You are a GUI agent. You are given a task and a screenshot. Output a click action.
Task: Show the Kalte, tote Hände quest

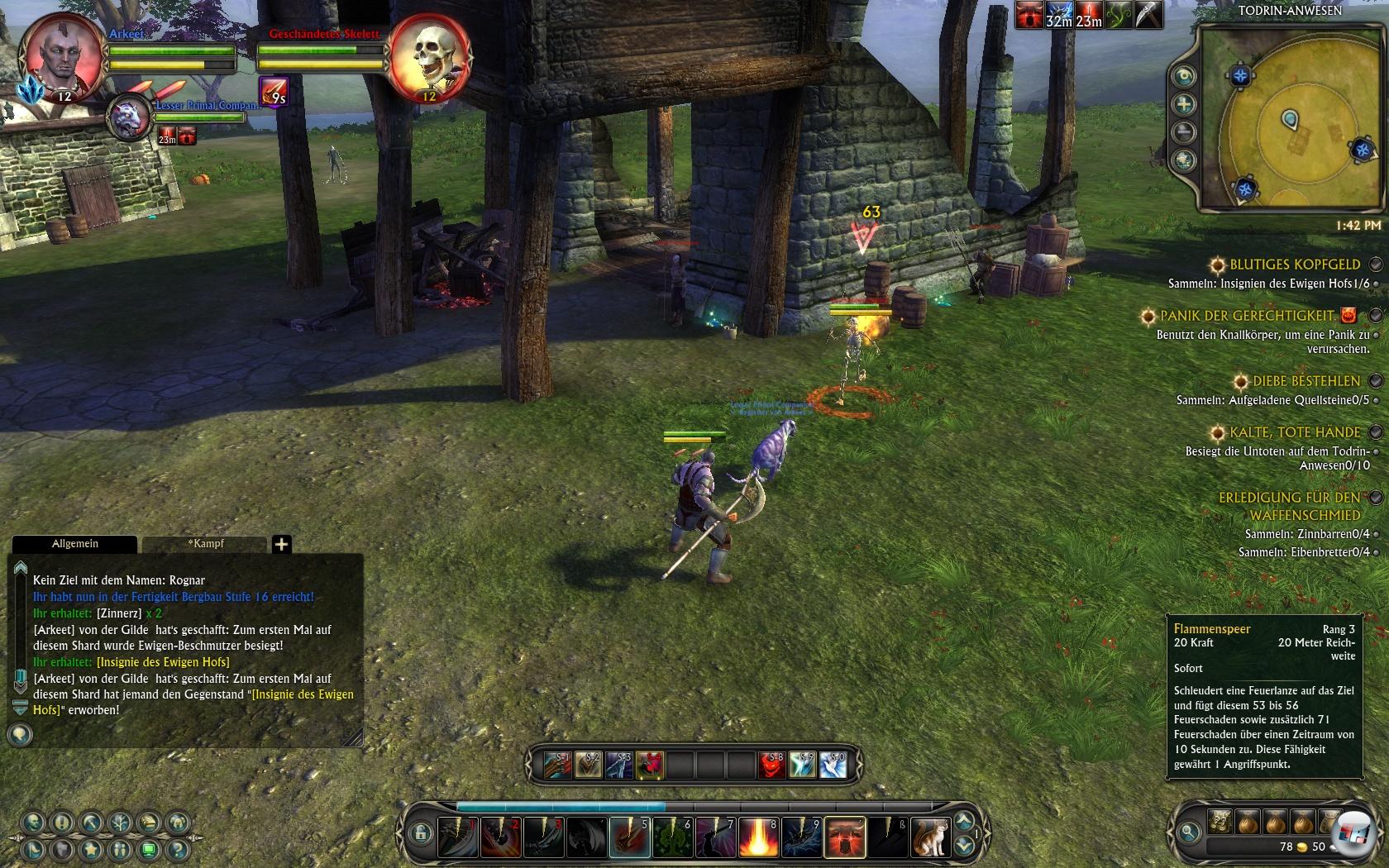coord(1294,432)
